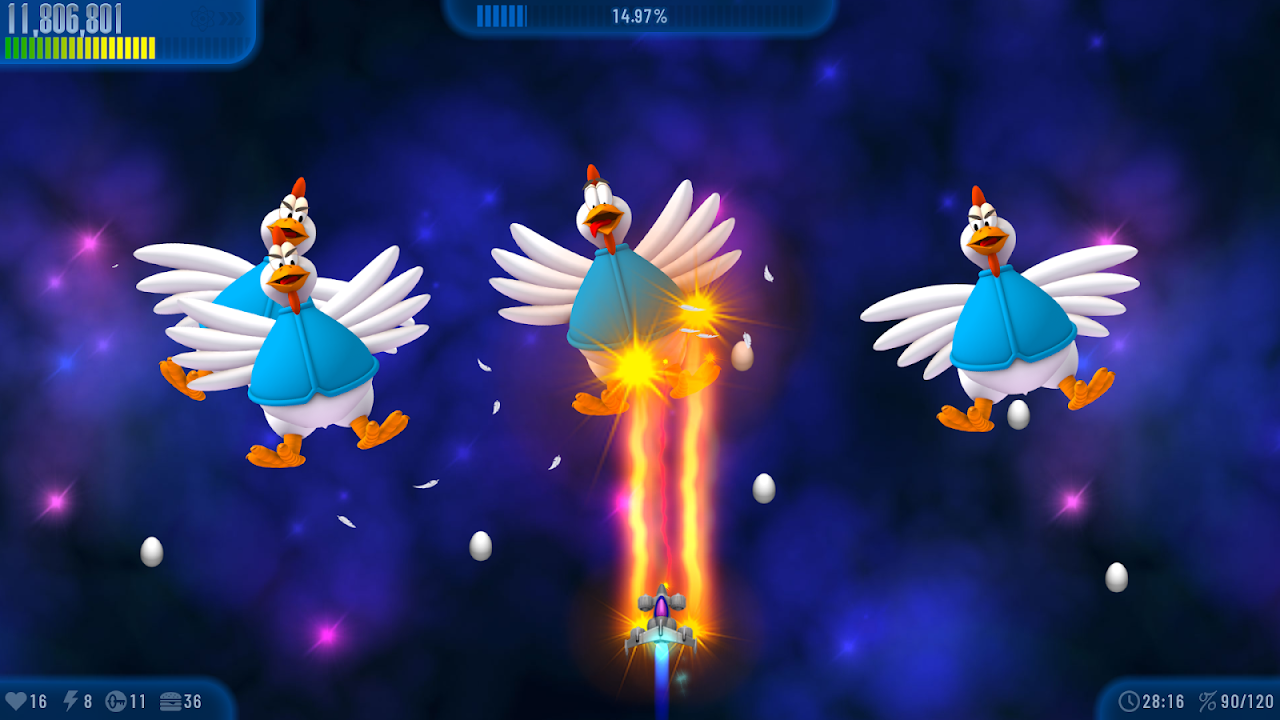This screenshot has height=720, width=1280.
Task: Click the heart lives icon
Action: click(15, 702)
